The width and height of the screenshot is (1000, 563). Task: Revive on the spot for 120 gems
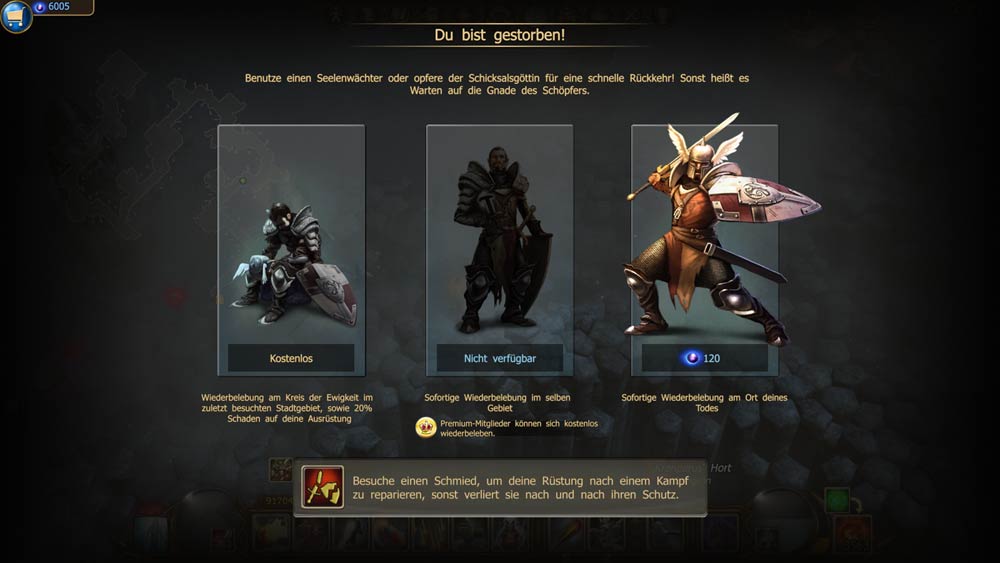pyautogui.click(x=704, y=358)
